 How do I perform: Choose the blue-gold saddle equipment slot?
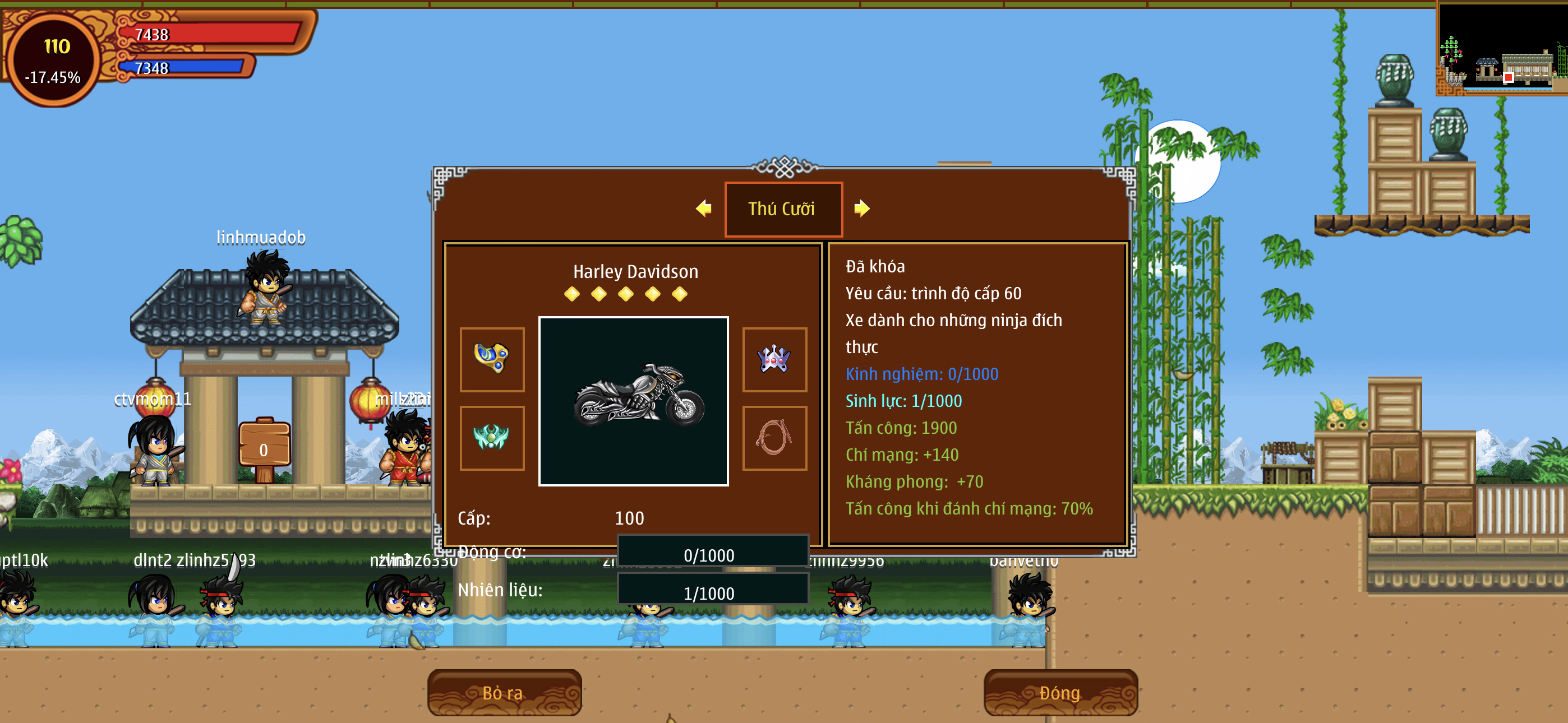pos(492,359)
